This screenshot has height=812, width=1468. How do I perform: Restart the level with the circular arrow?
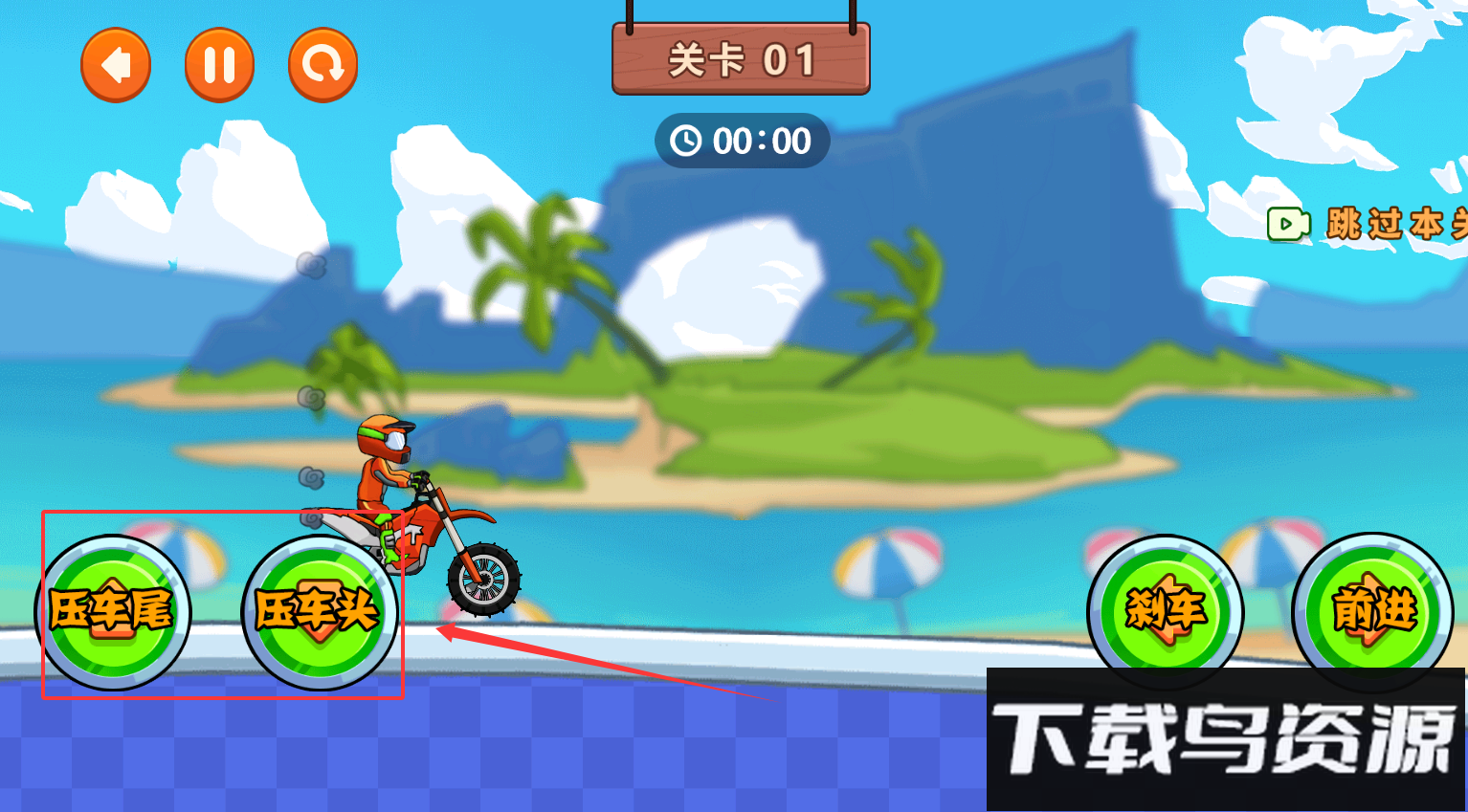[323, 65]
